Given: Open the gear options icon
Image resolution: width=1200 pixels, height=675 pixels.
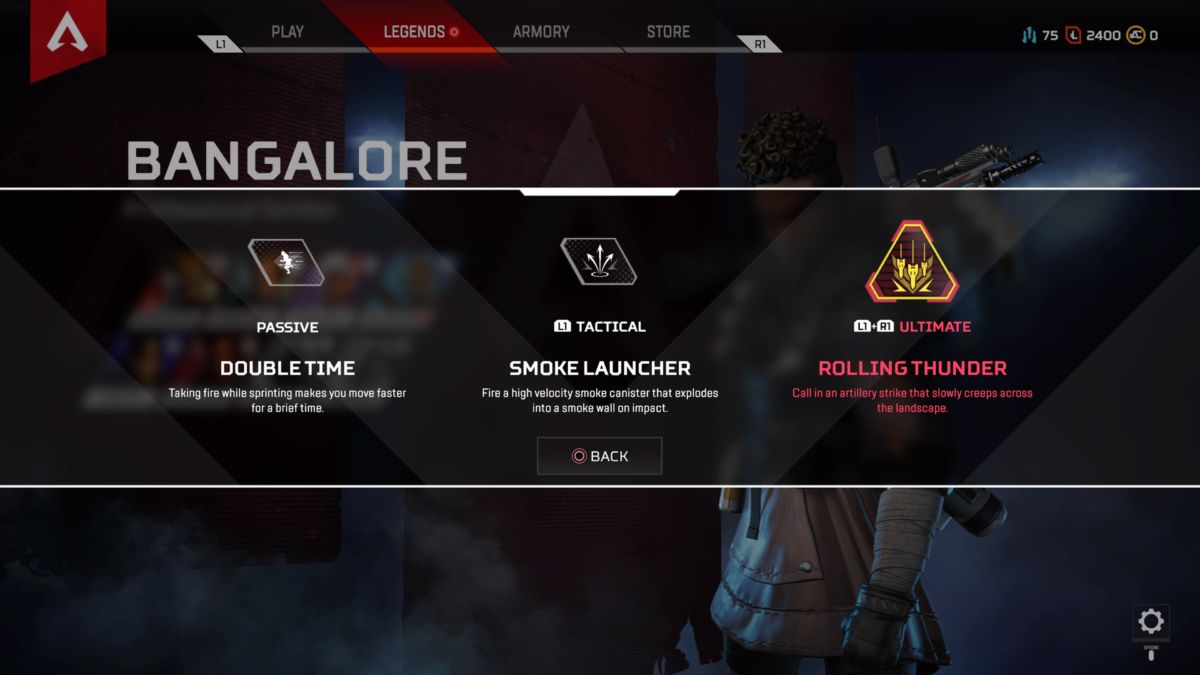Looking at the screenshot, I should 1151,622.
